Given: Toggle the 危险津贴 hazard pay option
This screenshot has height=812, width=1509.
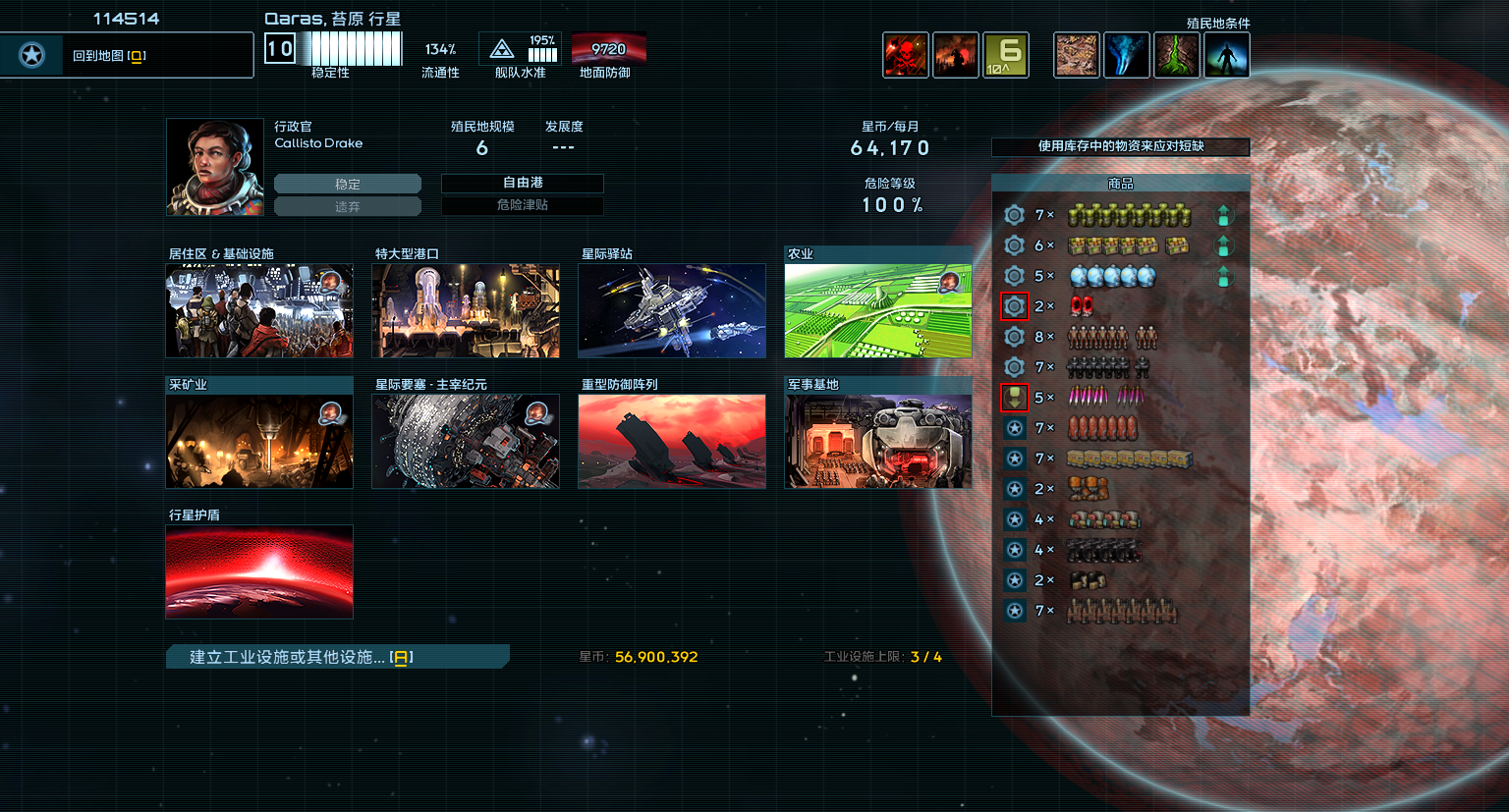Looking at the screenshot, I should (522, 205).
